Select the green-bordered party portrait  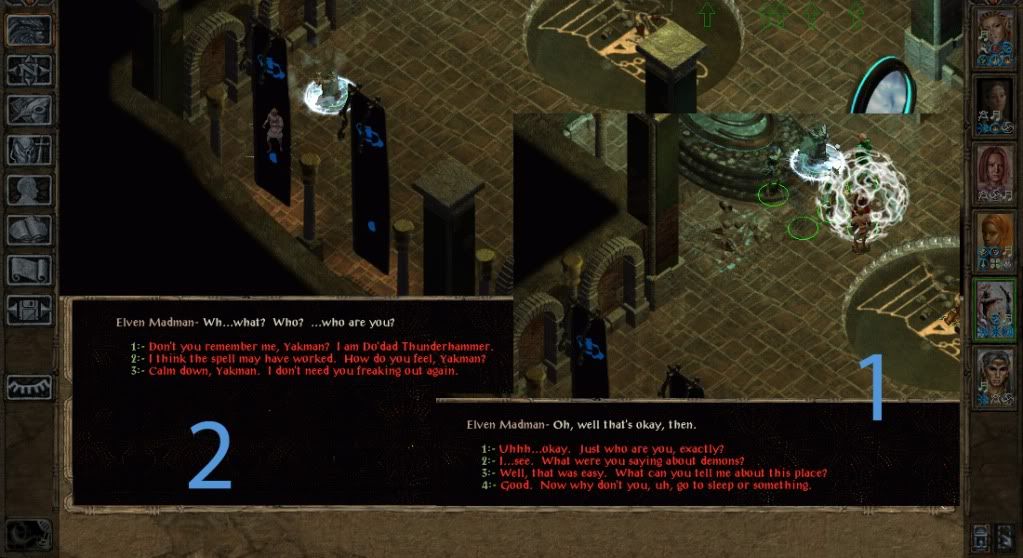(x=993, y=309)
